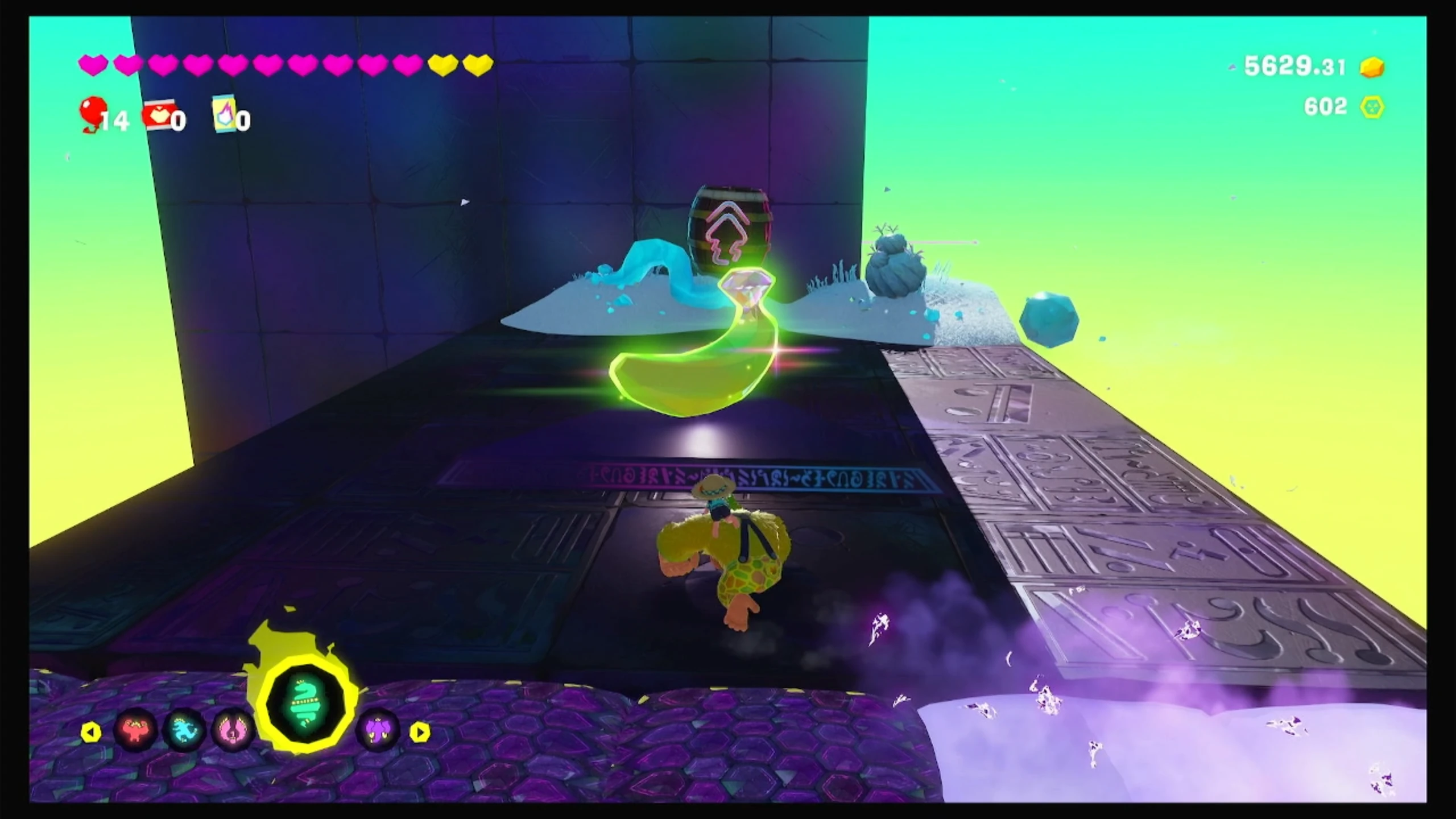Select the red Kong Bananza icon

click(136, 730)
